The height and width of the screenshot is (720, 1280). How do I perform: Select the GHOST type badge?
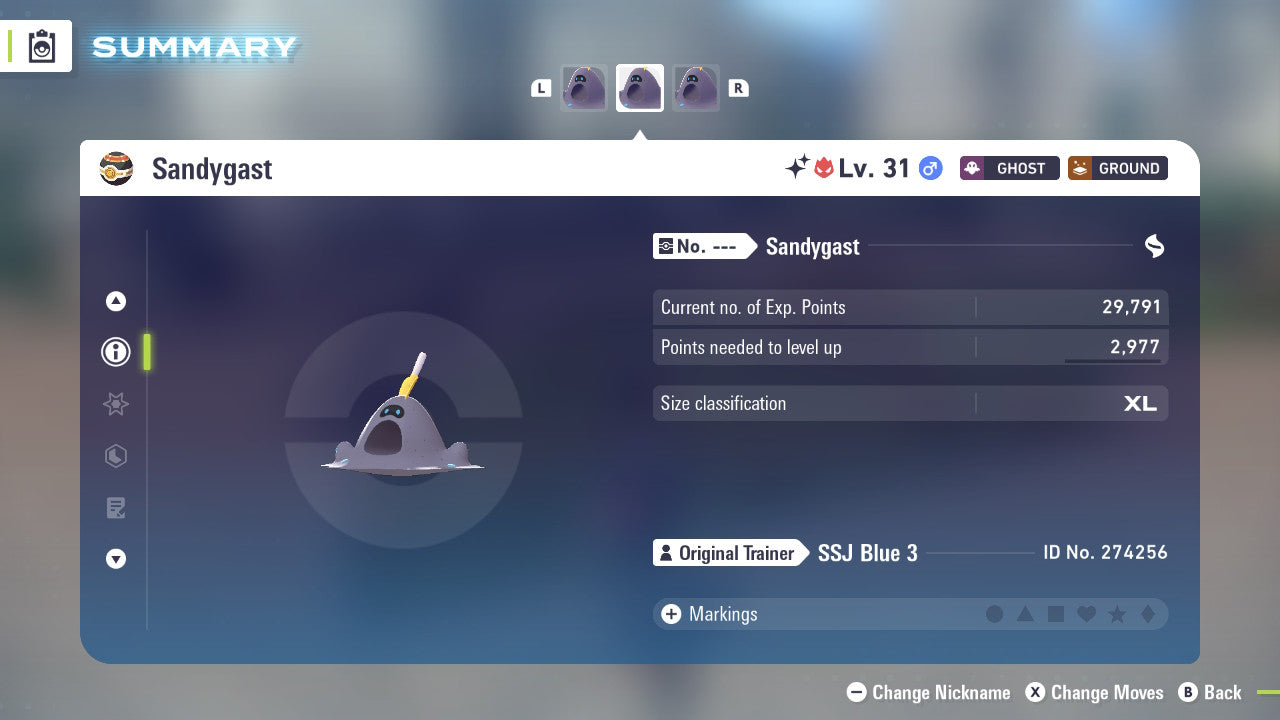(x=1009, y=168)
